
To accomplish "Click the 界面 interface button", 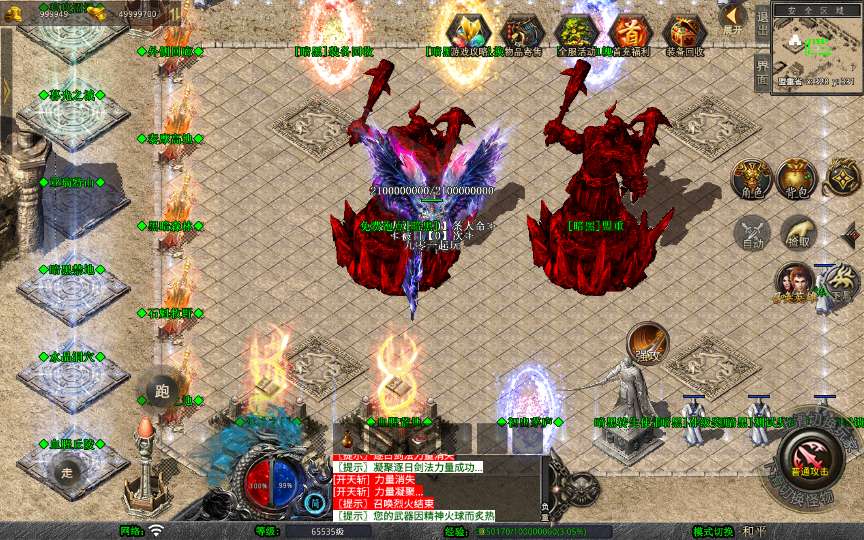I will coord(762,72).
